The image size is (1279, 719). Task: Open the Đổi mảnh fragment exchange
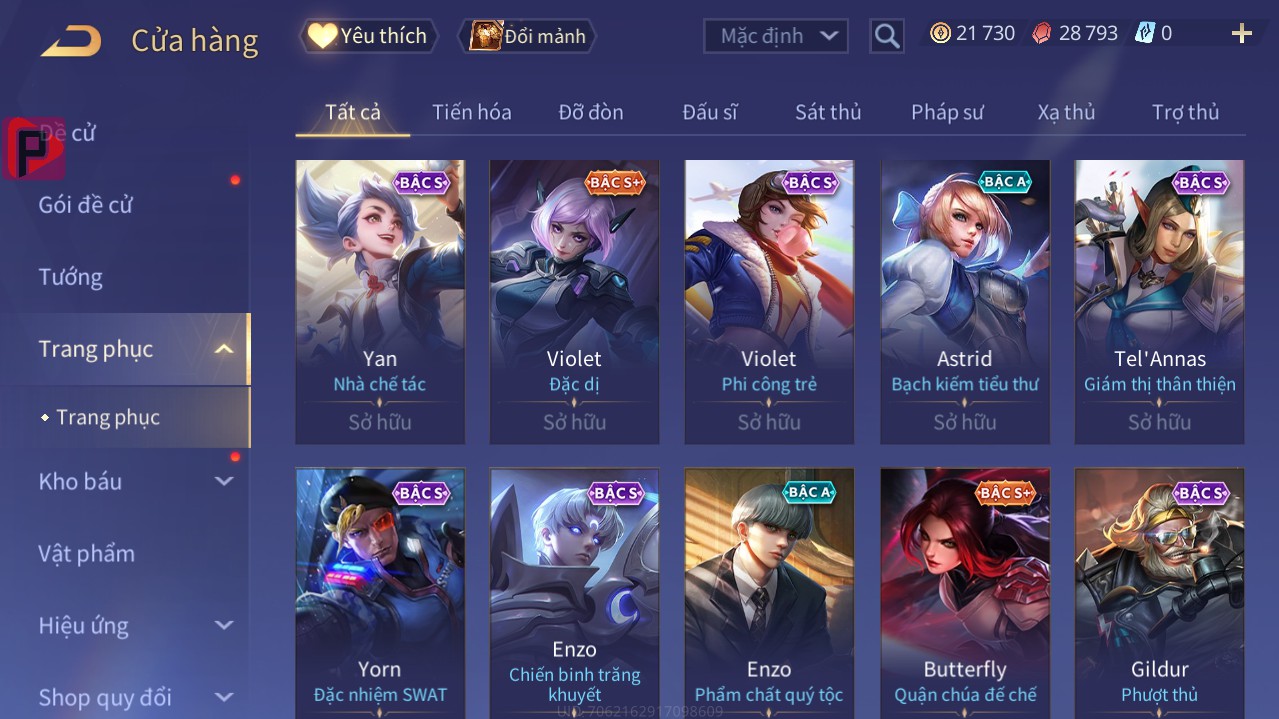point(527,36)
